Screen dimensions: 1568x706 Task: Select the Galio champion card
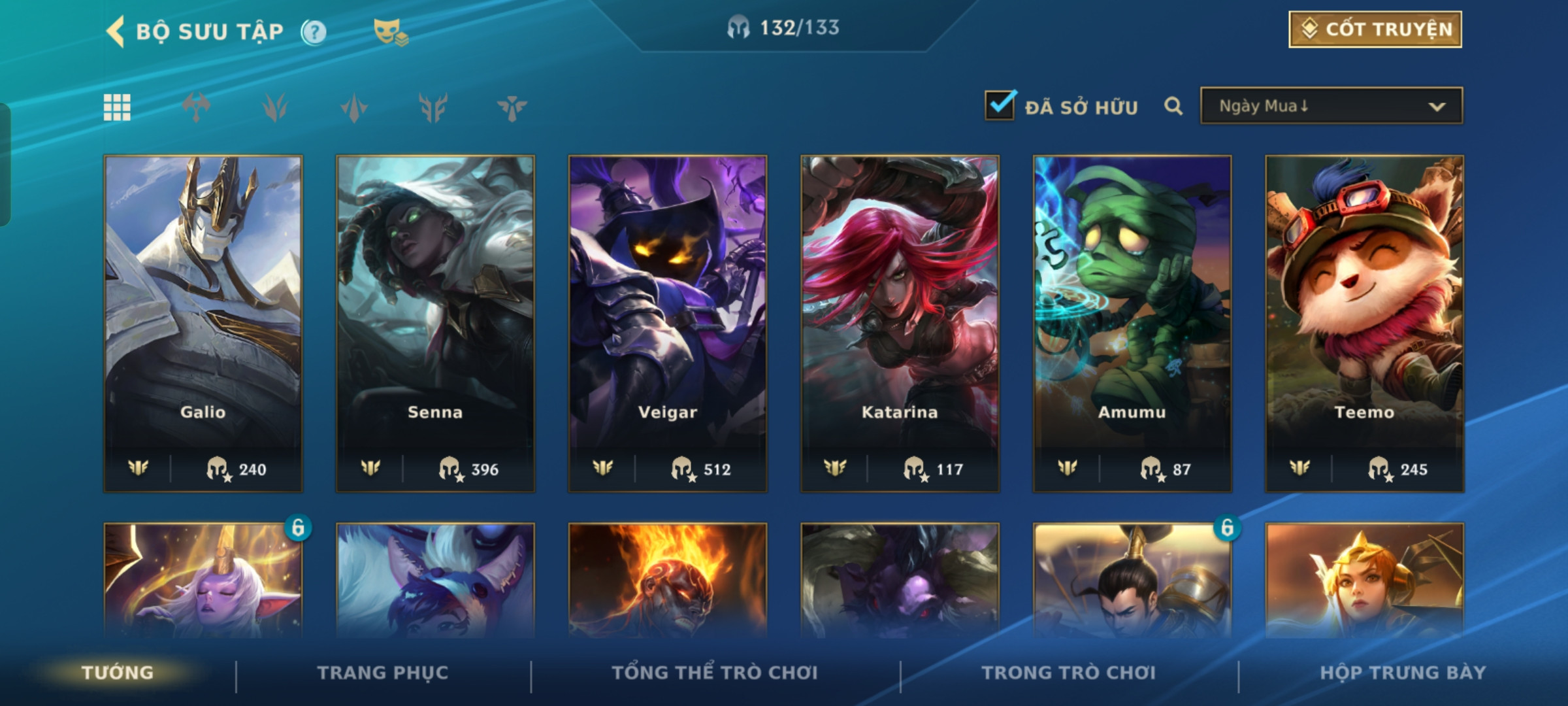203,323
